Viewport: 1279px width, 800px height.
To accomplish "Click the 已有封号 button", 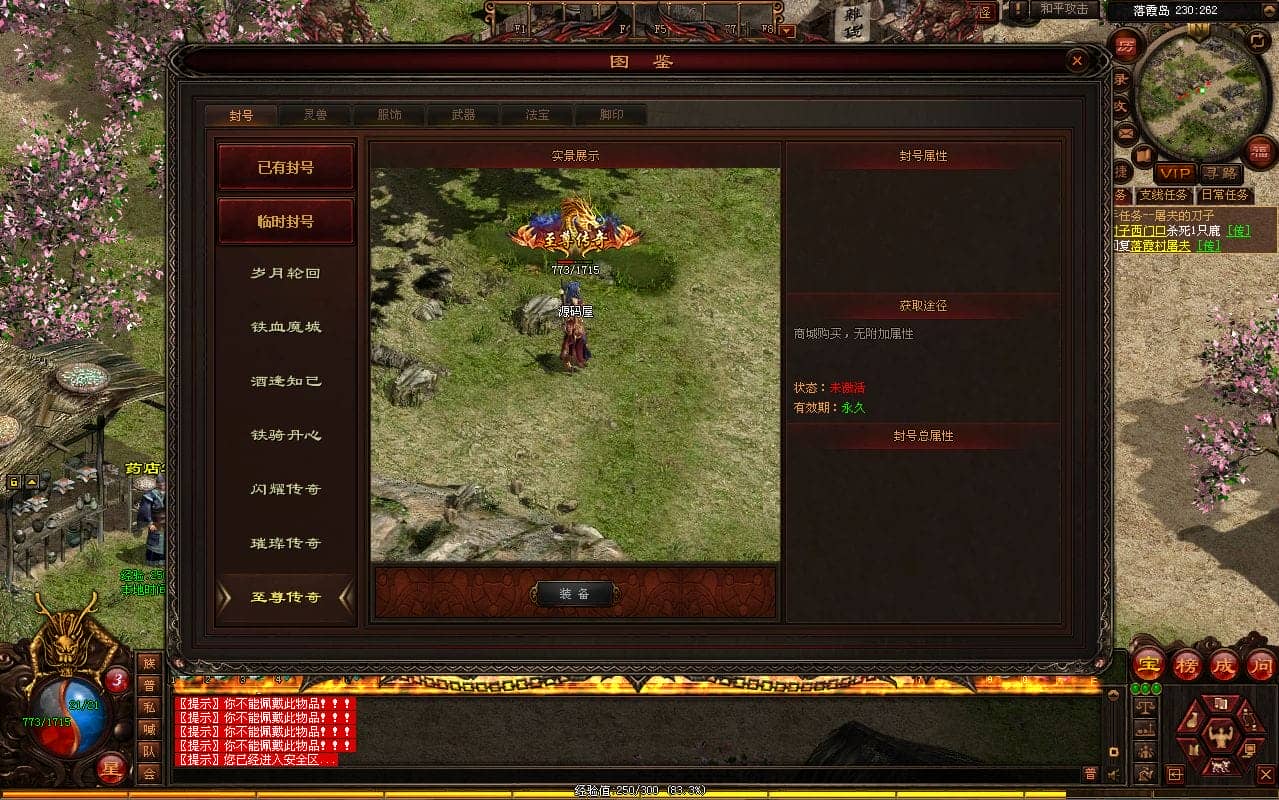I will pos(286,168).
